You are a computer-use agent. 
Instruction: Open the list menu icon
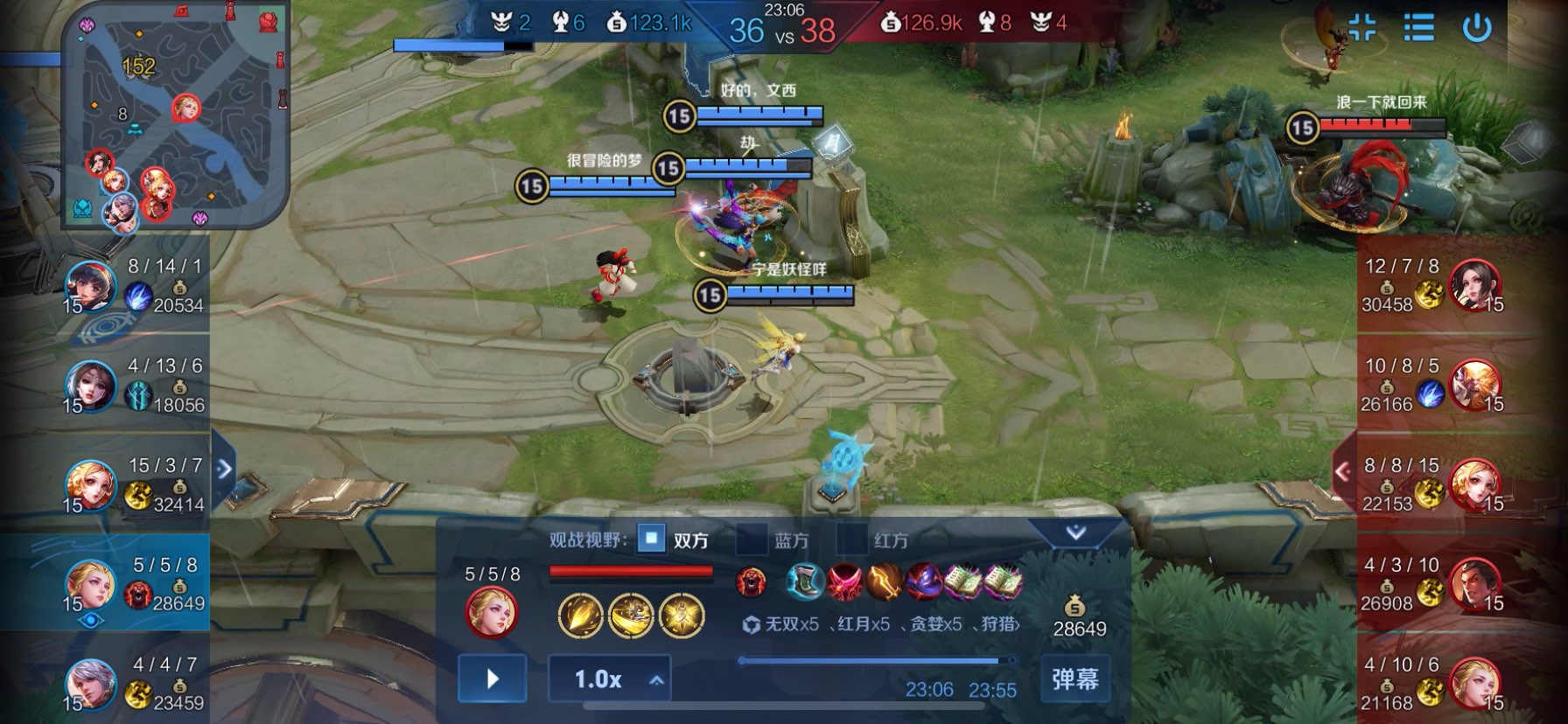pyautogui.click(x=1418, y=28)
